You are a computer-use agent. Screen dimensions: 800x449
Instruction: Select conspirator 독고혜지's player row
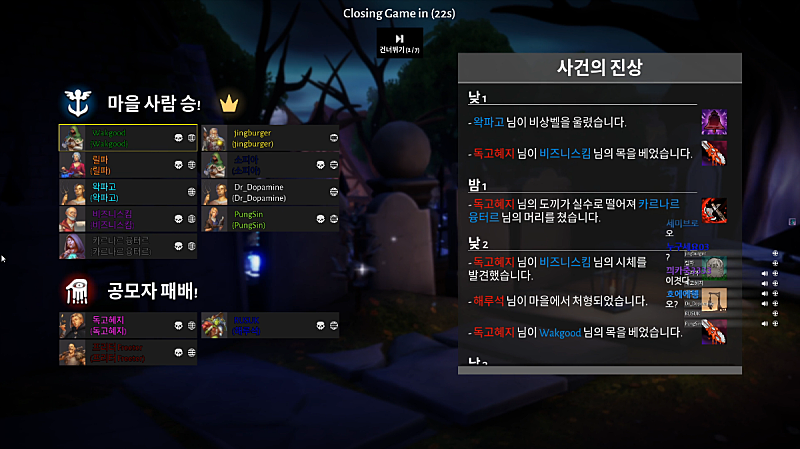tap(128, 325)
